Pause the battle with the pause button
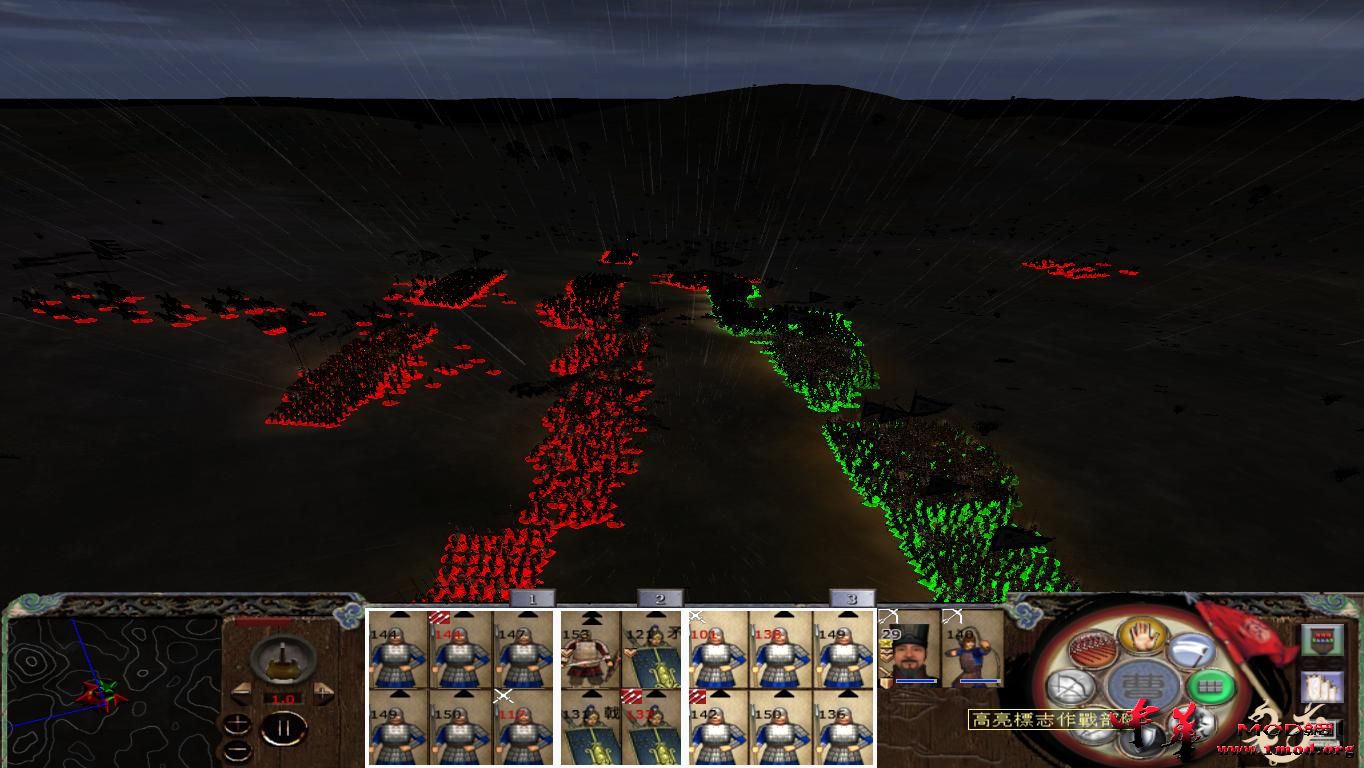The width and height of the screenshot is (1364, 768). 283,729
